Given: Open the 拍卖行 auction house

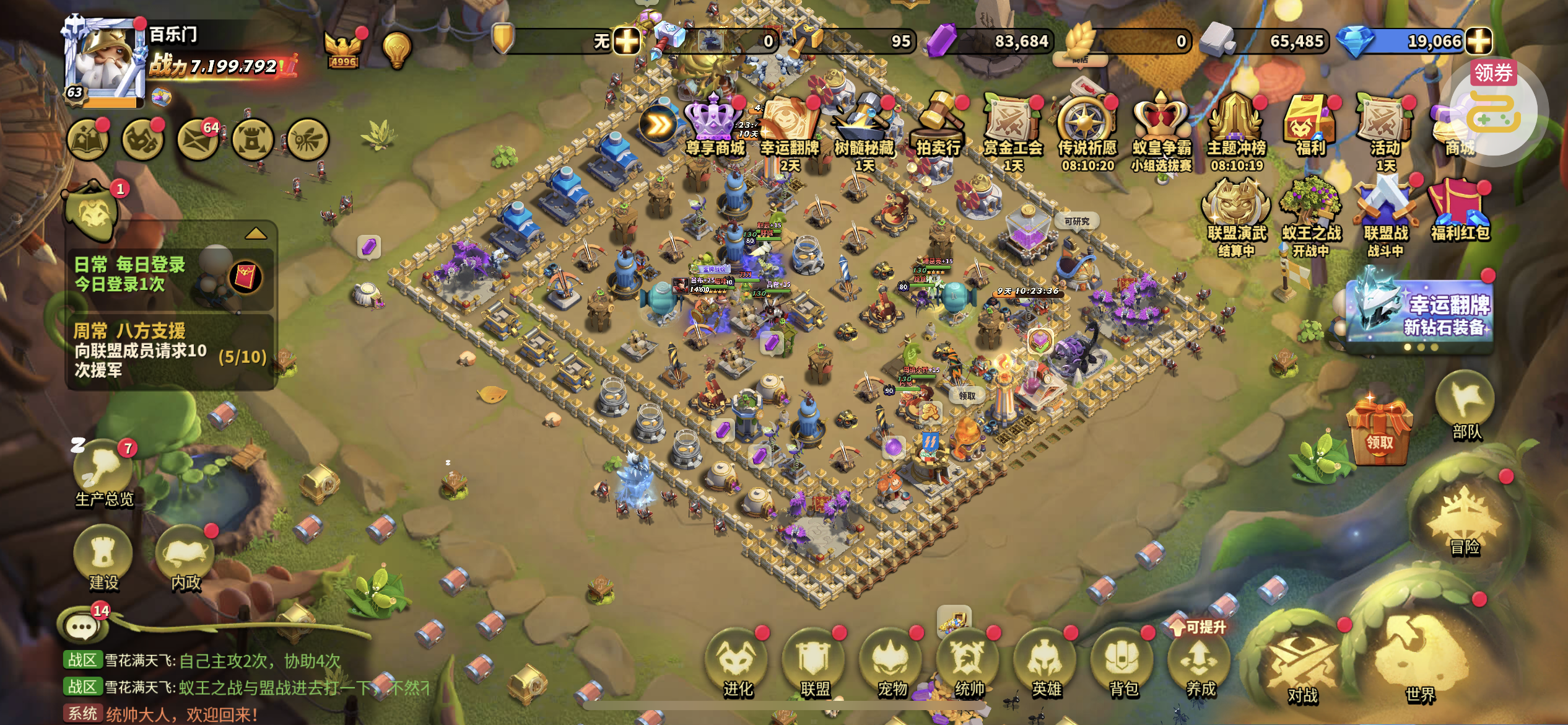Looking at the screenshot, I should [939, 124].
